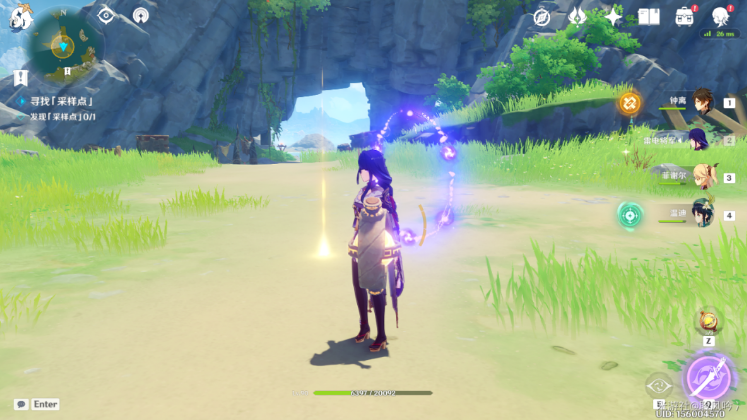Open the circular minimap
747x420 pixels.
[64, 45]
